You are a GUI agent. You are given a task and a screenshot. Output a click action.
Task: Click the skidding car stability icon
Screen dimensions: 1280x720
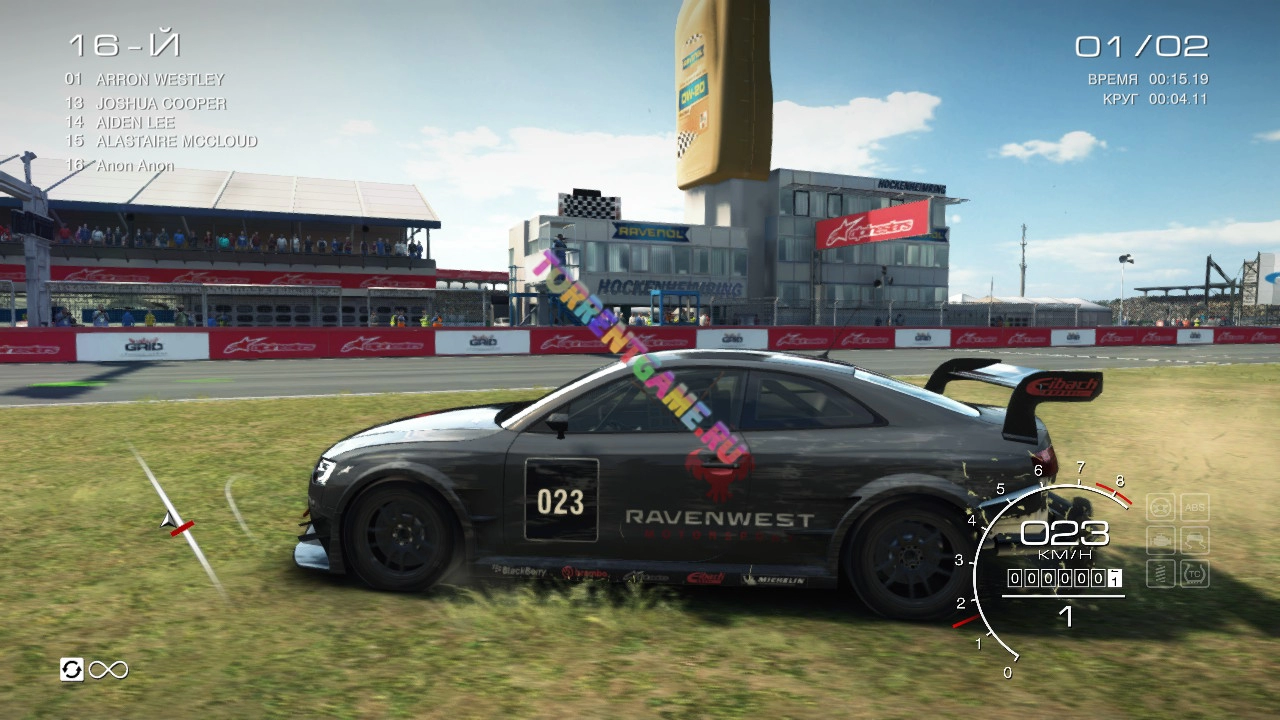(x=1195, y=541)
